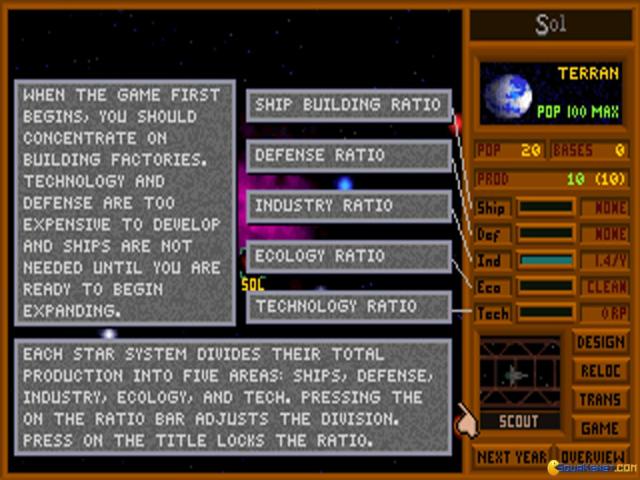640x480 pixels.
Task: Open the GAME options menu
Action: [x=601, y=427]
